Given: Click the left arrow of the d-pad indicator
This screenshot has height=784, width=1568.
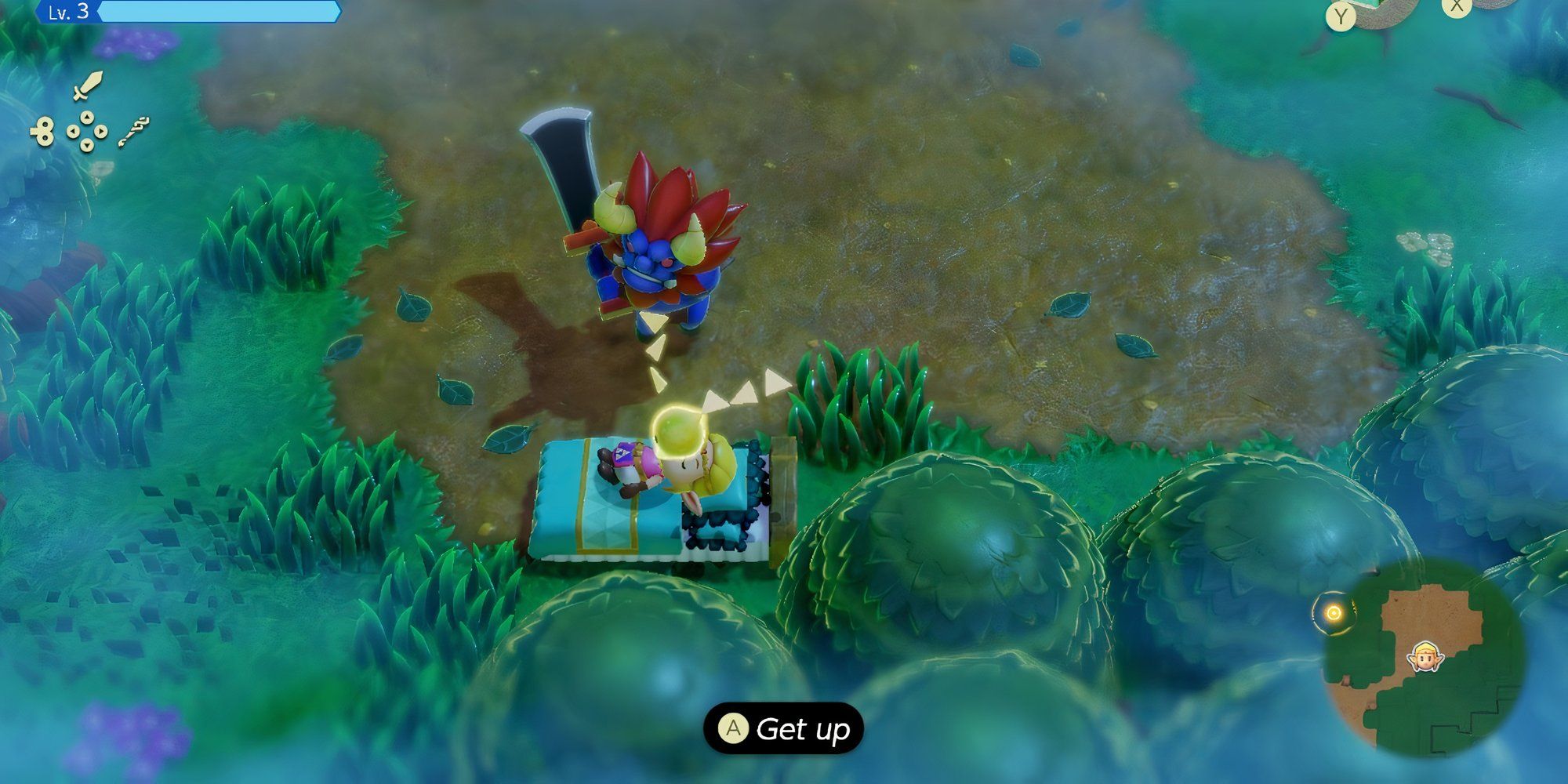Looking at the screenshot, I should (74, 130).
